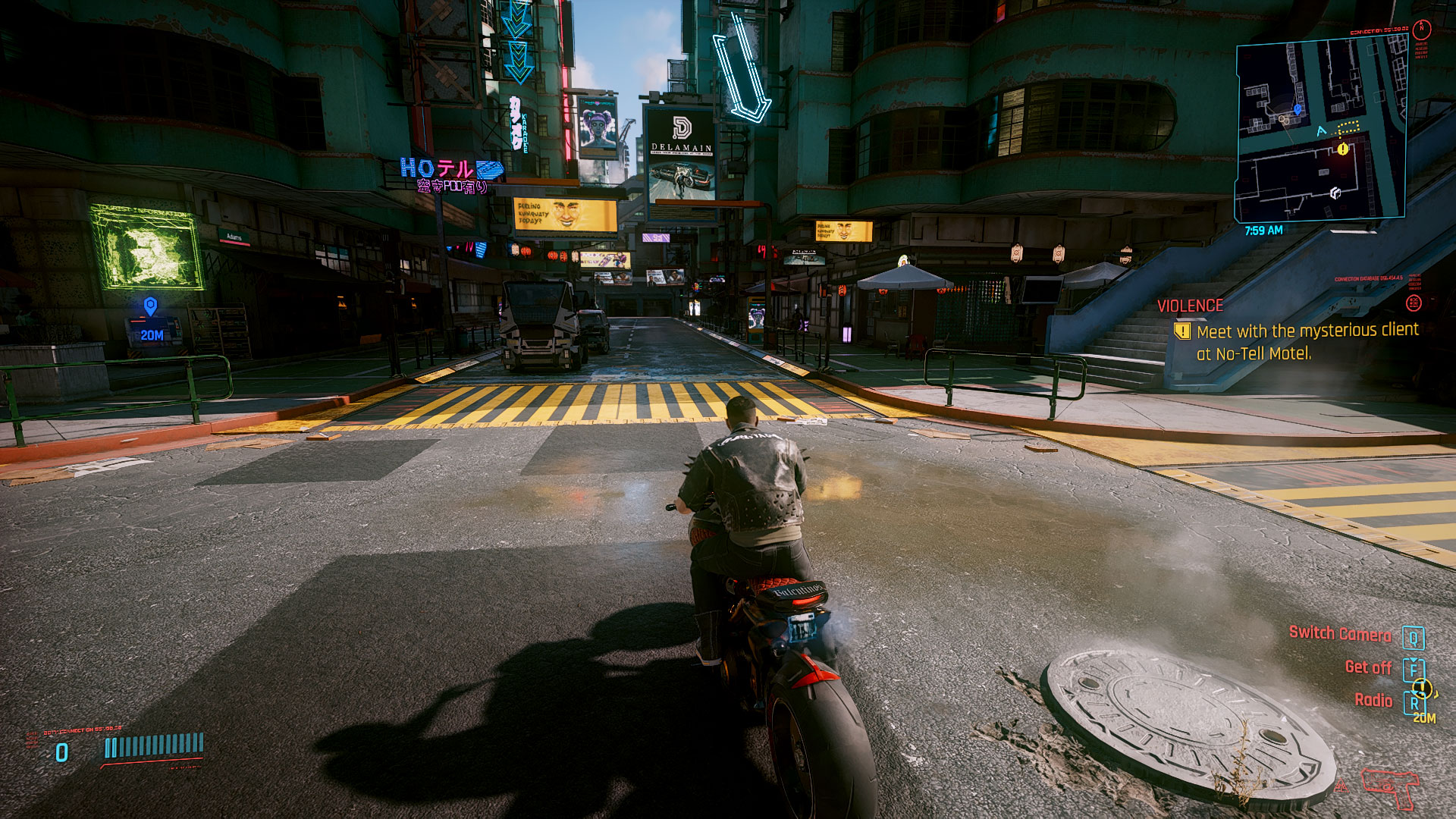Click the blue waypoint pin marker
The height and width of the screenshot is (819, 1456).
(151, 306)
